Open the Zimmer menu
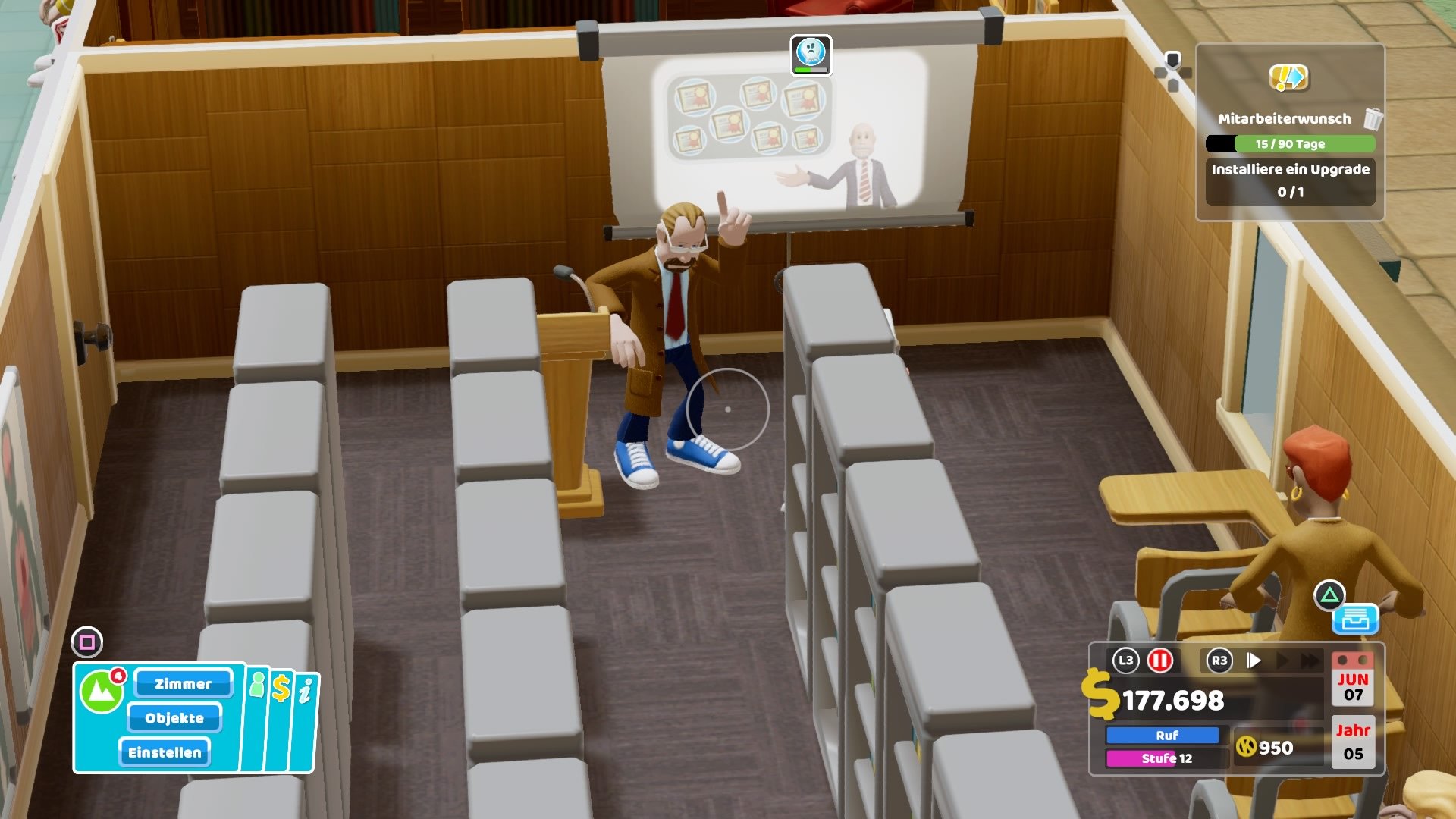 pos(182,683)
